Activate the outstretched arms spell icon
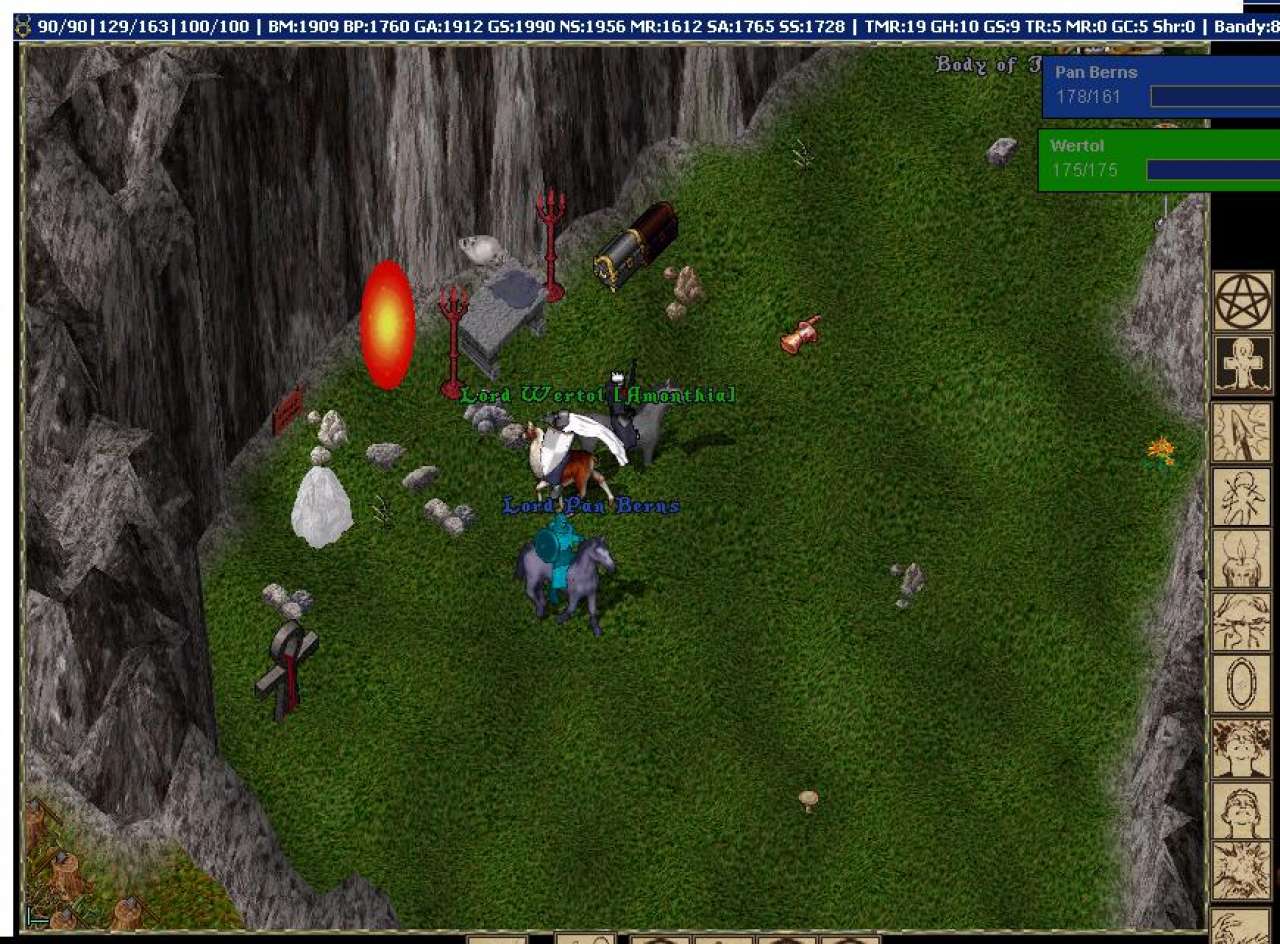The width and height of the screenshot is (1280, 944). pyautogui.click(x=1241, y=622)
